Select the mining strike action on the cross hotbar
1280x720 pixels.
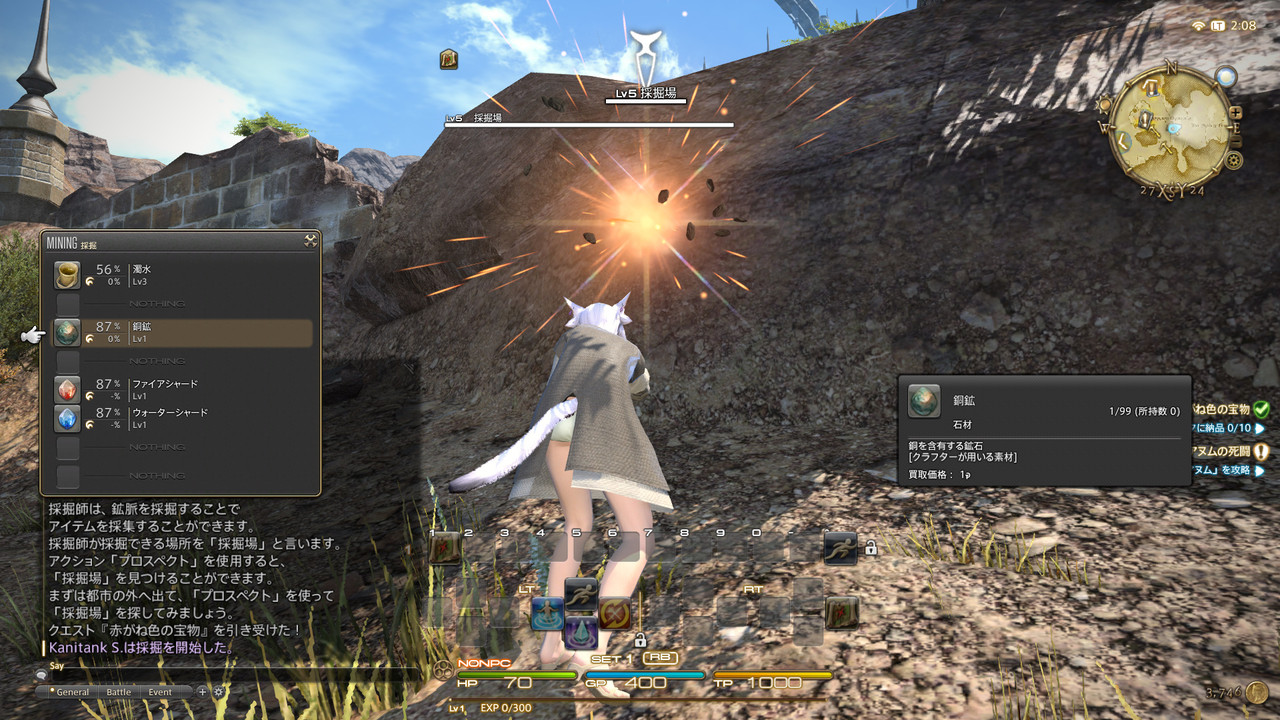613,614
